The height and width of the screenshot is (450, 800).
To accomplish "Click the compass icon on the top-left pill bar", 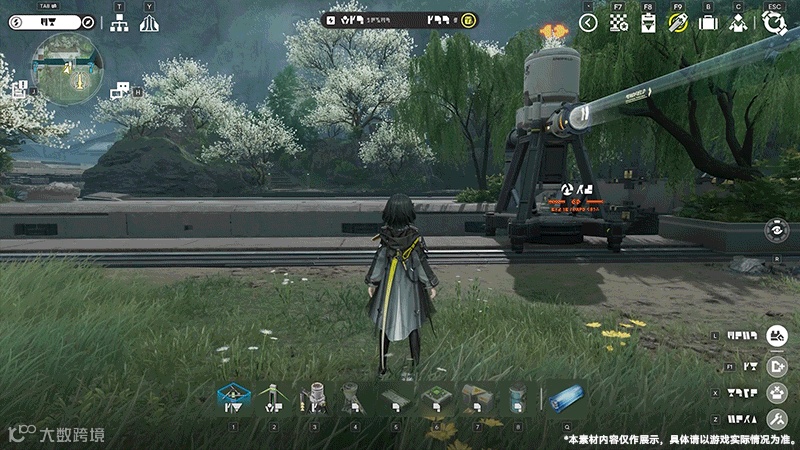I will [87, 22].
